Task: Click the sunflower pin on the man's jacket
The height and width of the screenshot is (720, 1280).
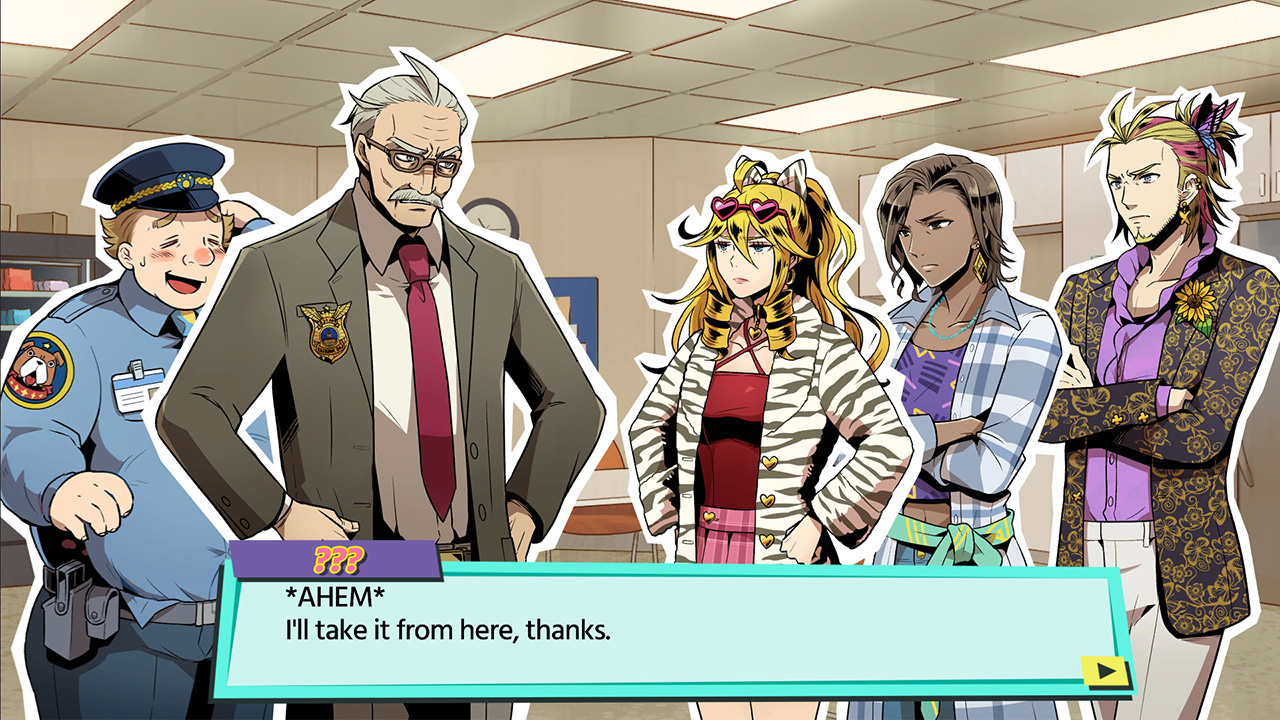Action: (x=1196, y=299)
